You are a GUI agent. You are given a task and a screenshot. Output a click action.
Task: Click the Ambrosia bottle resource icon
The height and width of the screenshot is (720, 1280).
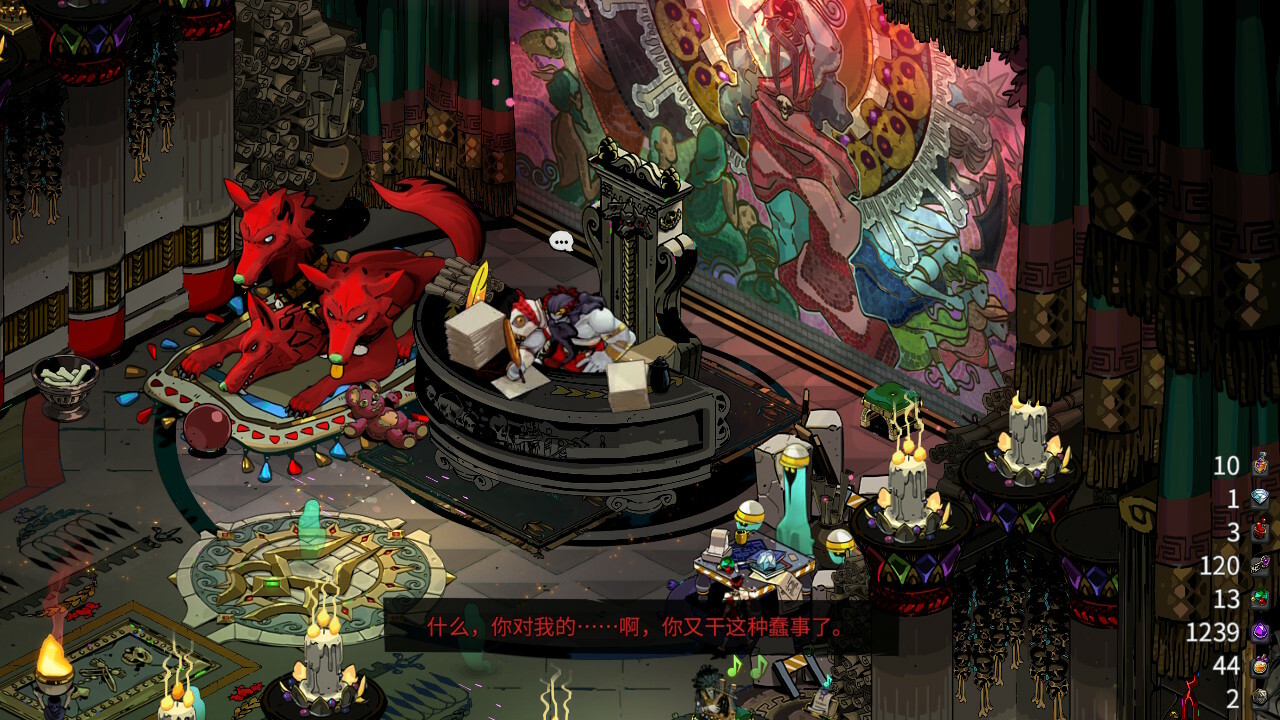click(1260, 465)
